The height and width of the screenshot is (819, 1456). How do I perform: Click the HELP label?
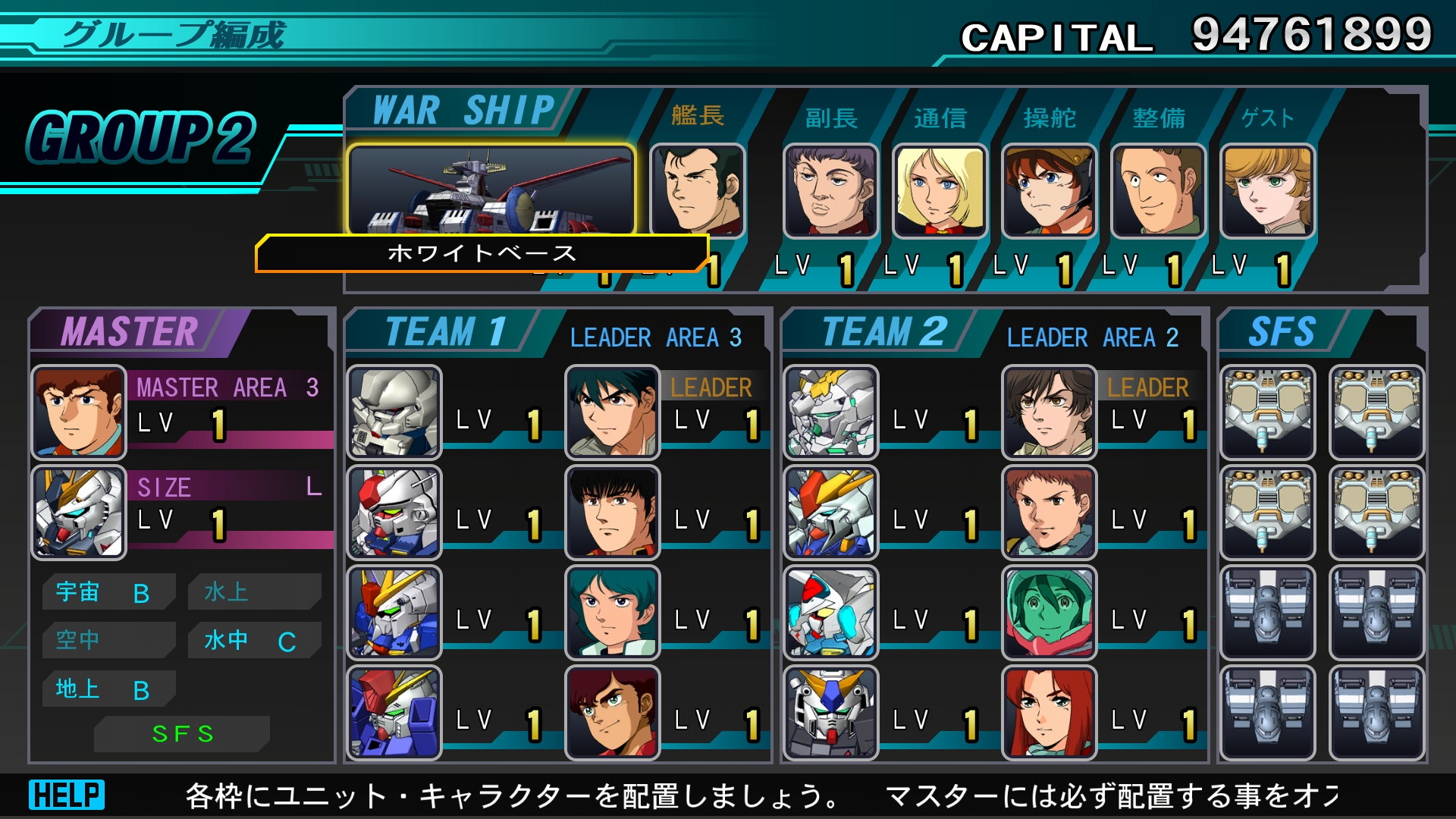[67, 795]
